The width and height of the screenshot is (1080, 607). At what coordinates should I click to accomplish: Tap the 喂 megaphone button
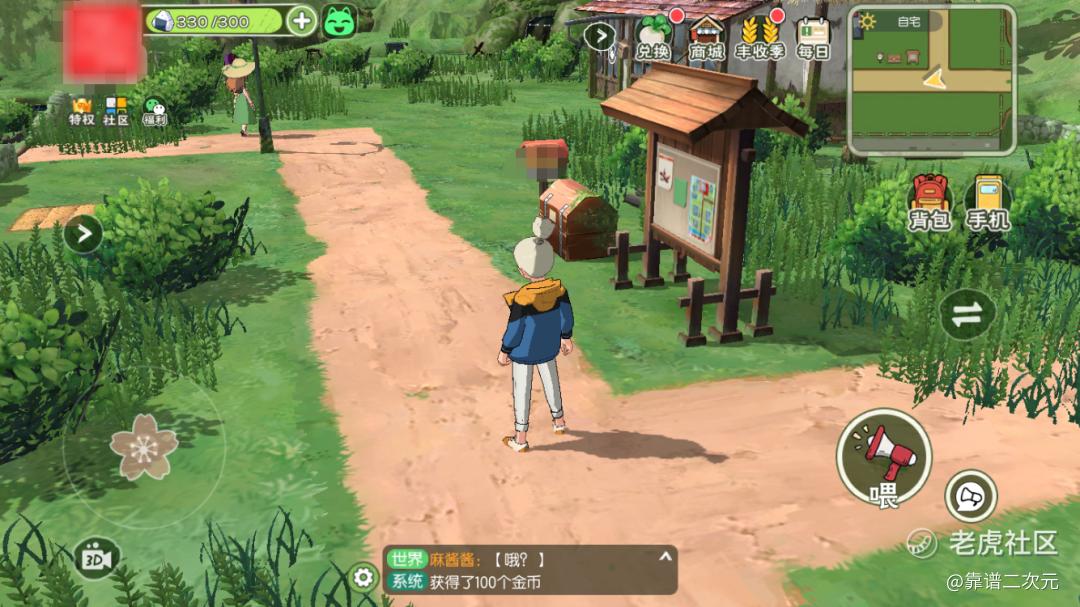(884, 459)
